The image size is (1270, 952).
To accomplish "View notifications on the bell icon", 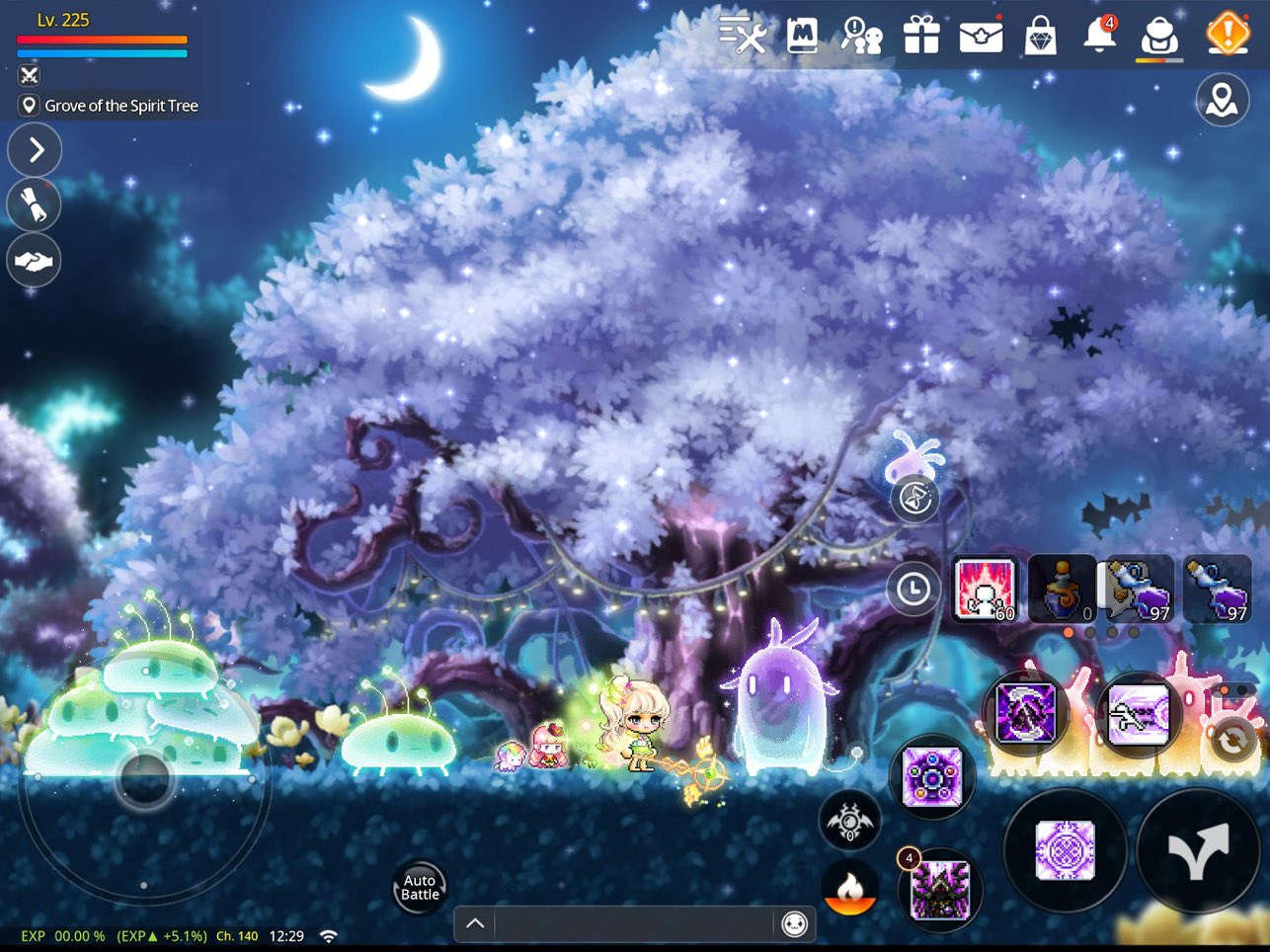I will [x=1099, y=36].
